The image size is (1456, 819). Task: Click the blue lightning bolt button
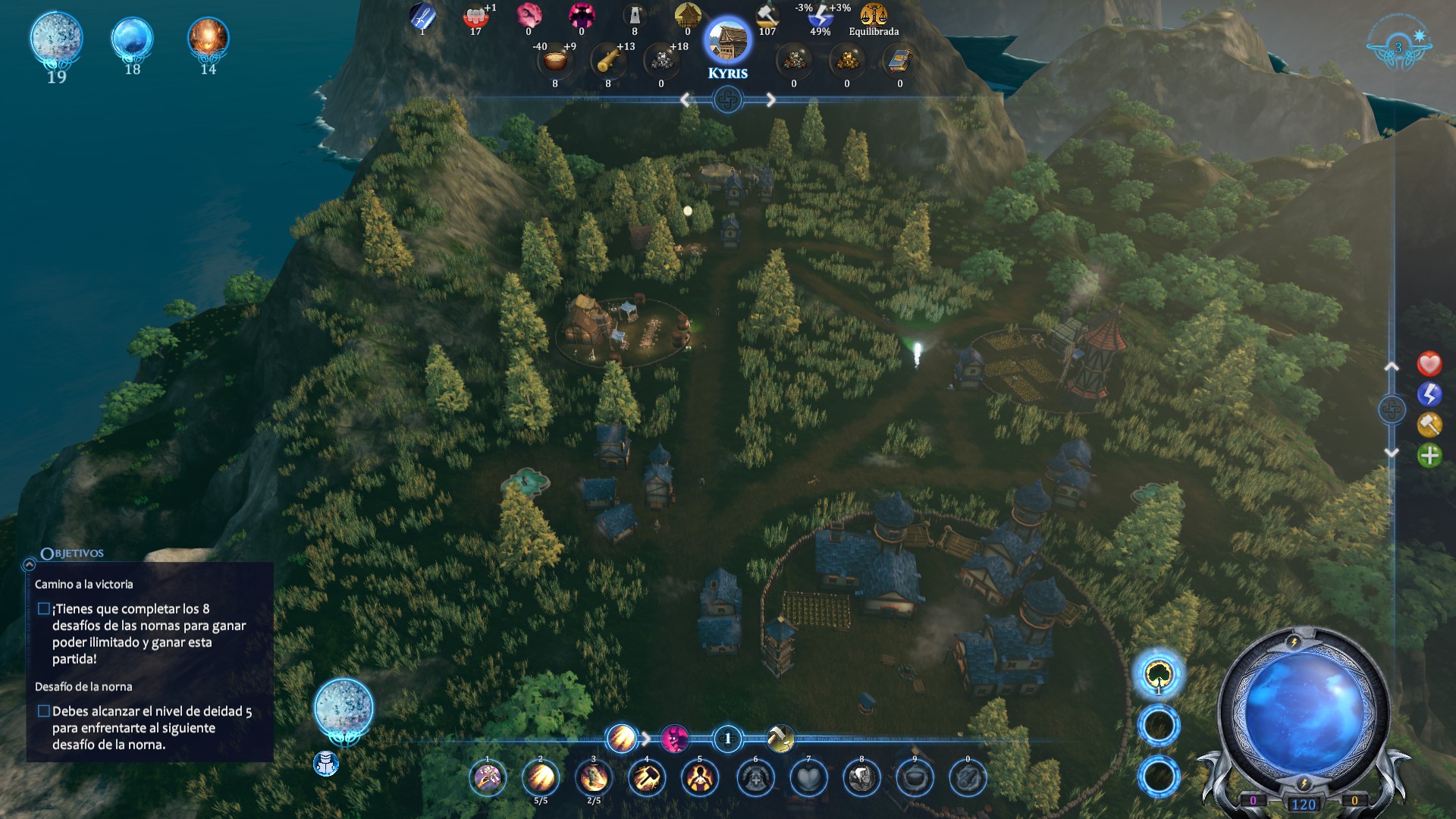(x=1429, y=394)
